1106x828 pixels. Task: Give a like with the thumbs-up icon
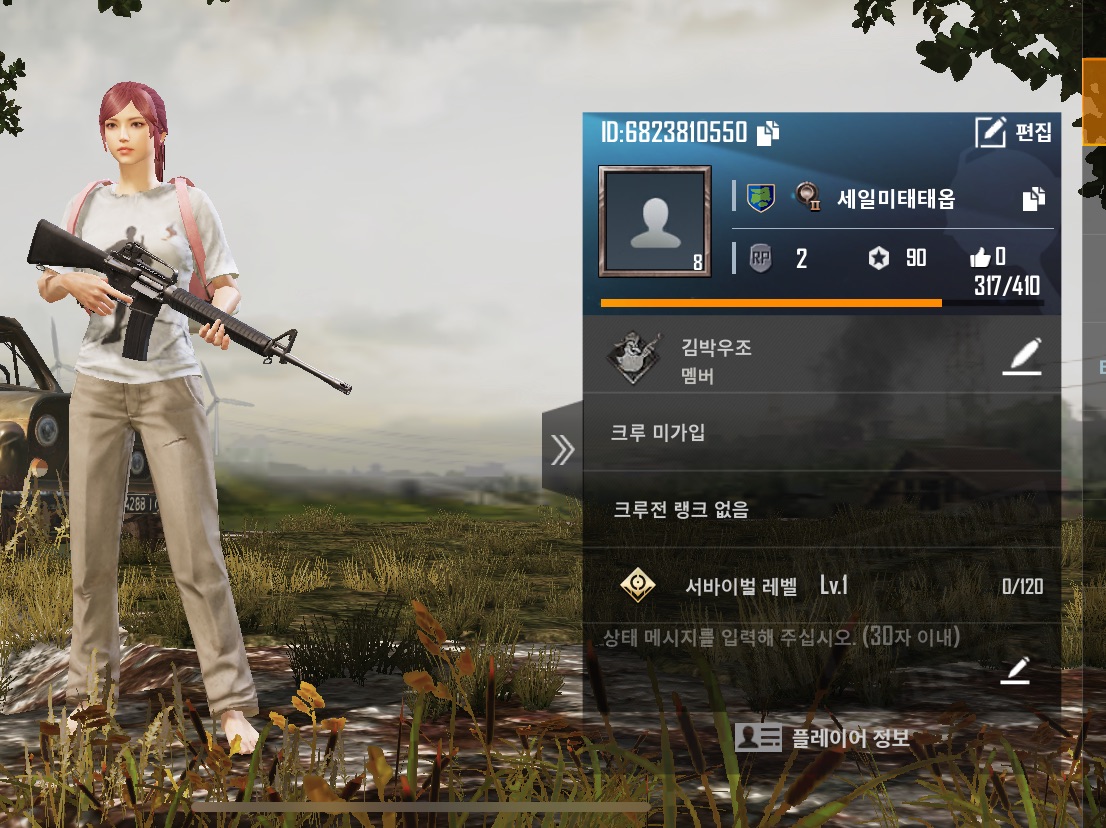tap(980, 258)
